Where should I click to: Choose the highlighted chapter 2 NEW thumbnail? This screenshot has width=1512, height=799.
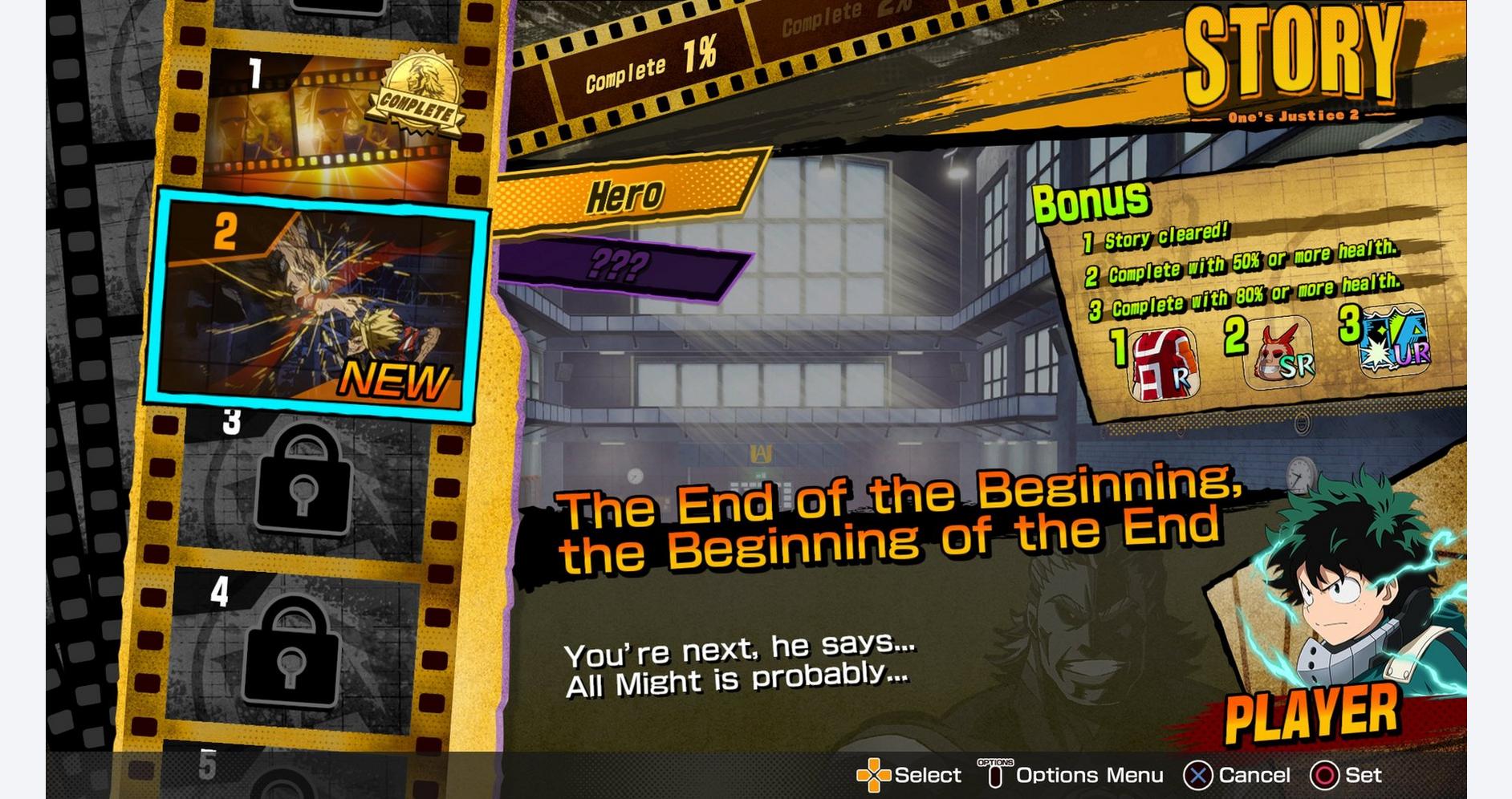[x=317, y=305]
